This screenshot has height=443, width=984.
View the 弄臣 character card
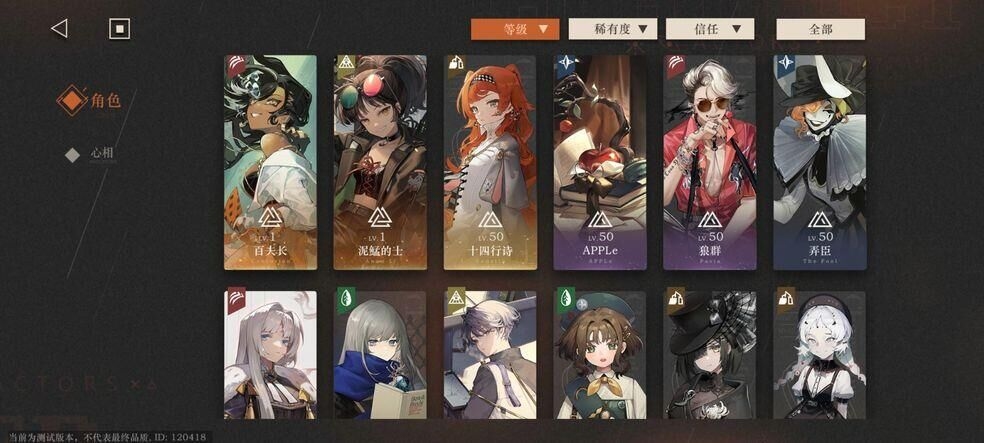pyautogui.click(x=820, y=162)
